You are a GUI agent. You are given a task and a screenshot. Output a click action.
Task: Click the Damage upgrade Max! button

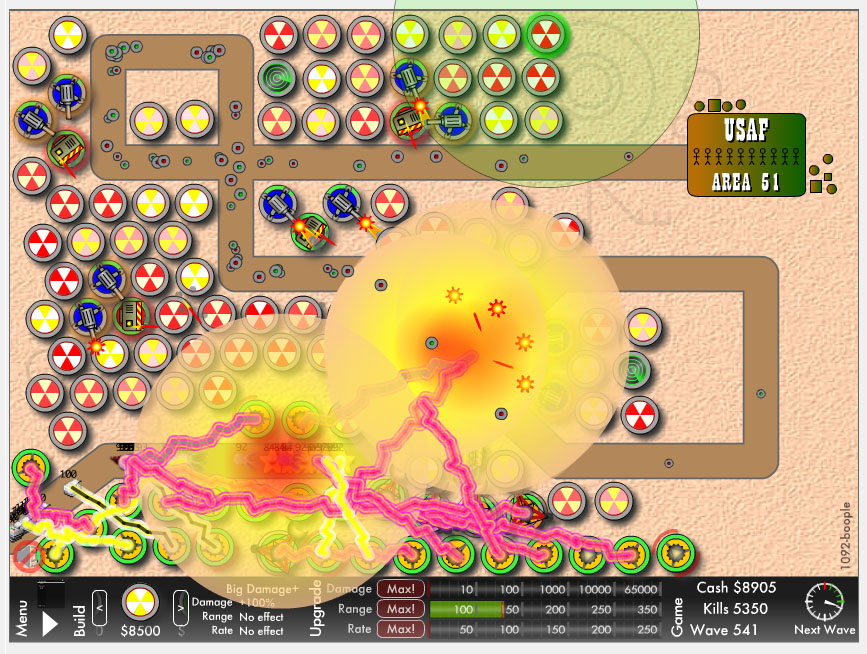click(400, 589)
